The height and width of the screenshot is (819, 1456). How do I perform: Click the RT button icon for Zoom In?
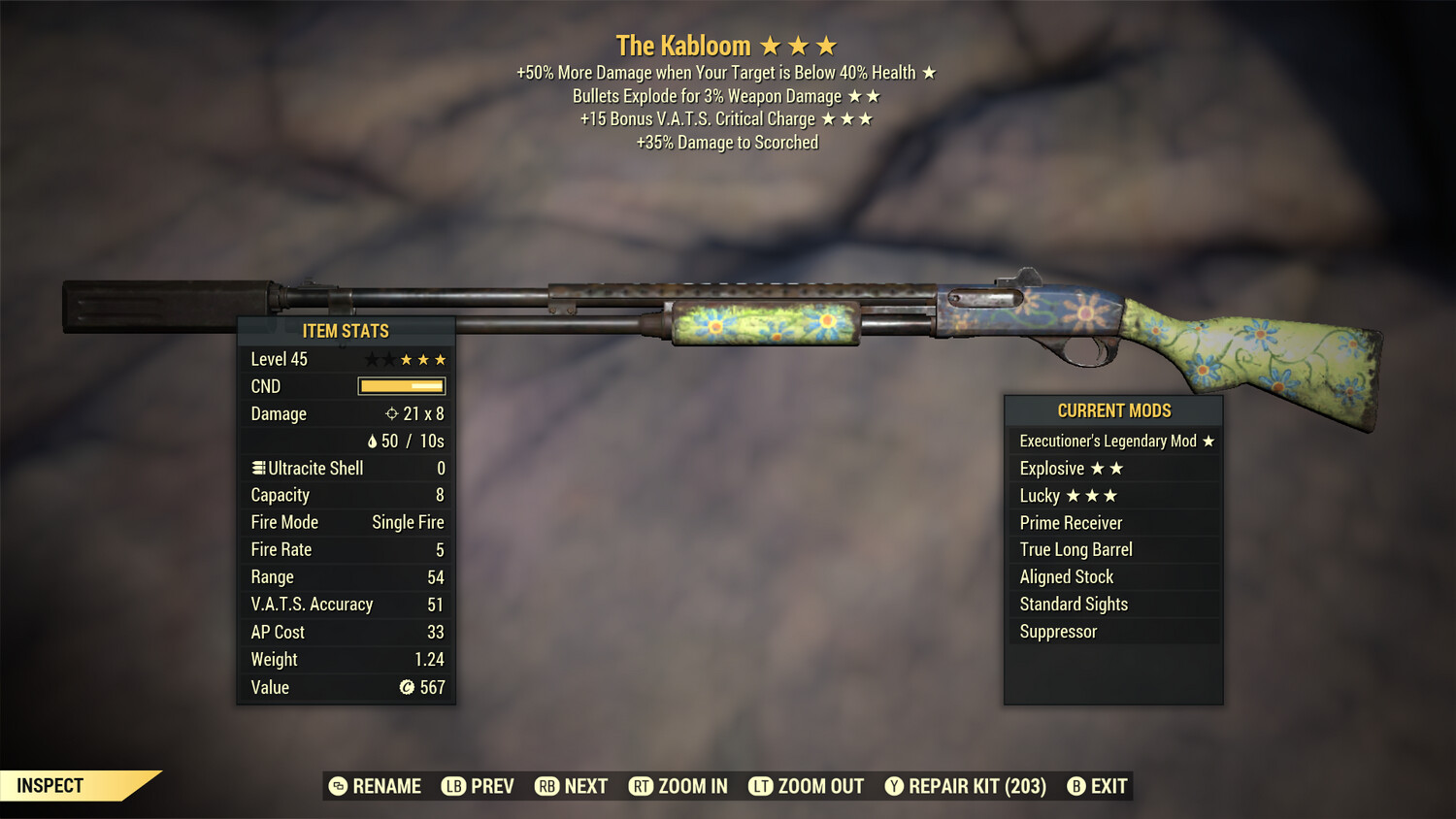click(642, 786)
